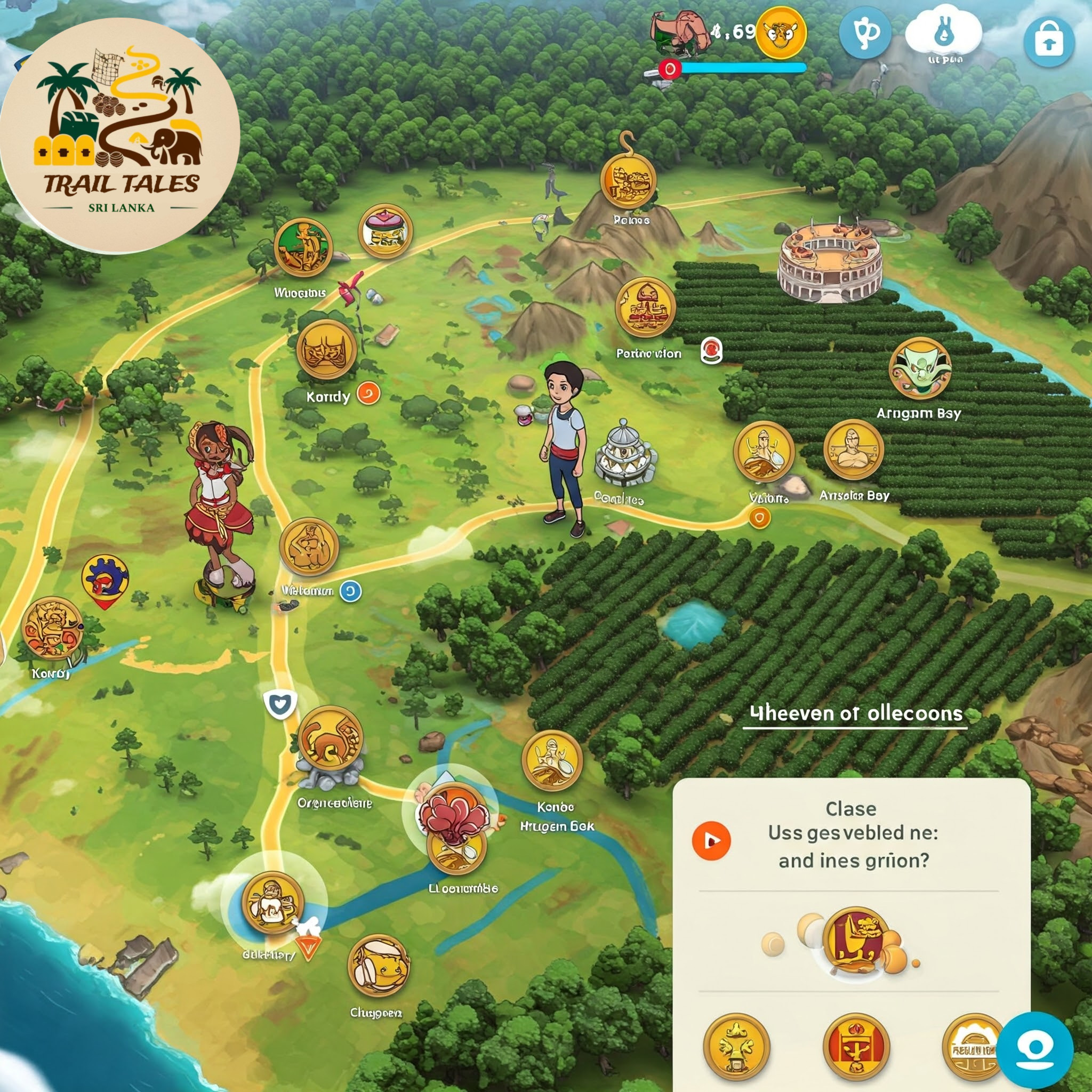Choose the Perinovion temple marker
Viewport: 1092px width, 1092px height.
tap(645, 307)
